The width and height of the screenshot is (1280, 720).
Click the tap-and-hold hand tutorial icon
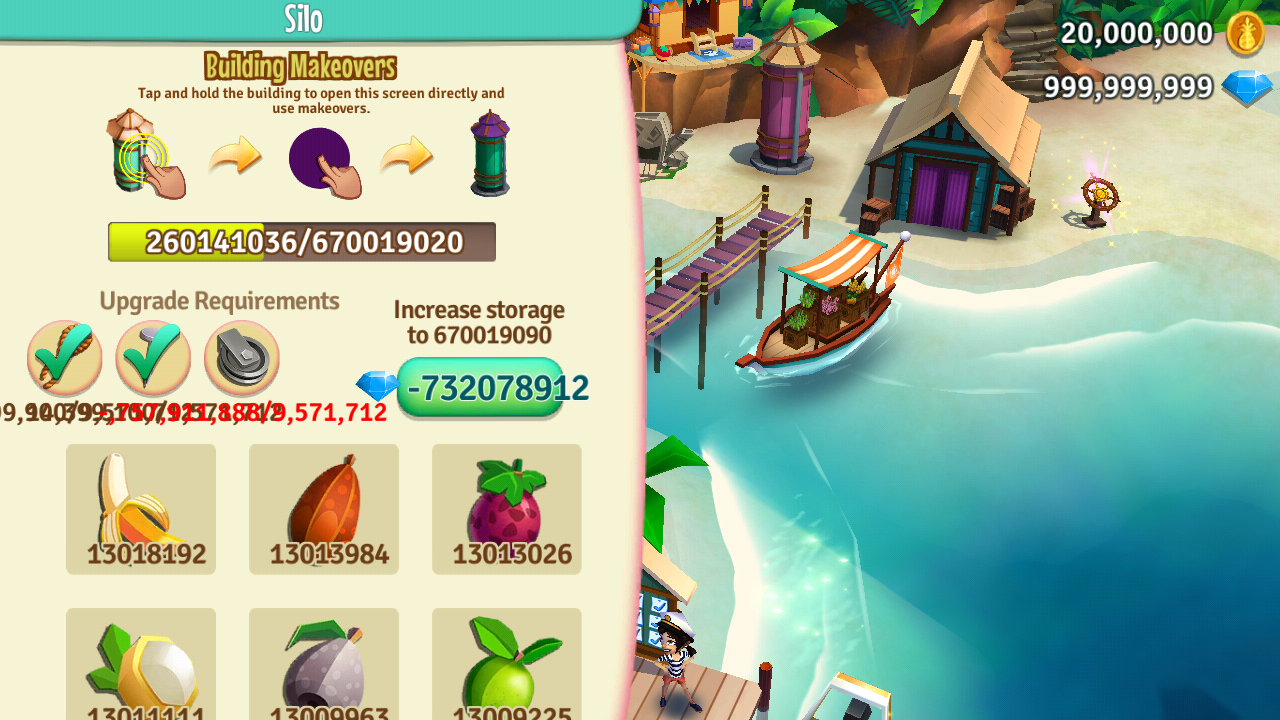pyautogui.click(x=148, y=155)
